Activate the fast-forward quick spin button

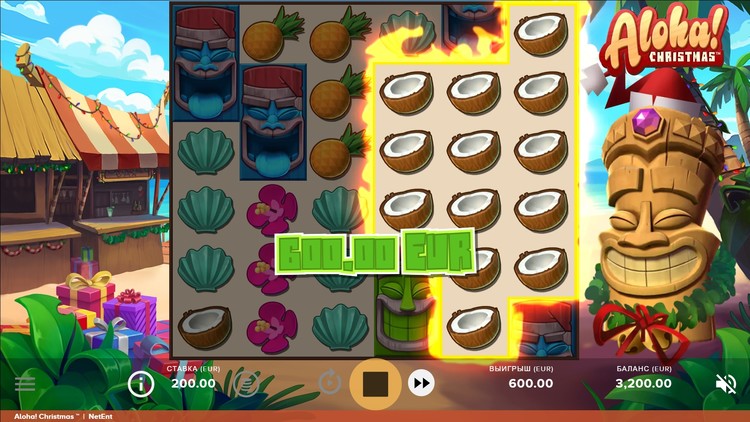pos(422,382)
